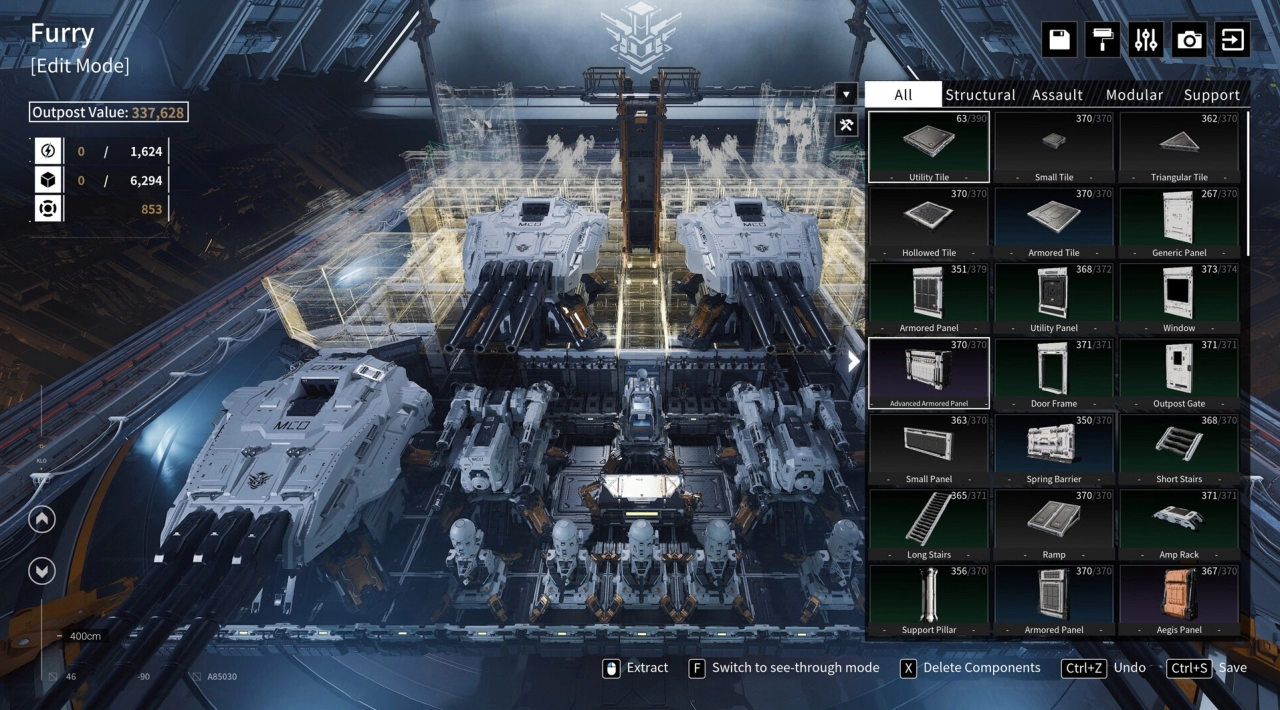The image size is (1280, 710).
Task: Choose the Outpost Gate component
Action: click(x=1179, y=373)
